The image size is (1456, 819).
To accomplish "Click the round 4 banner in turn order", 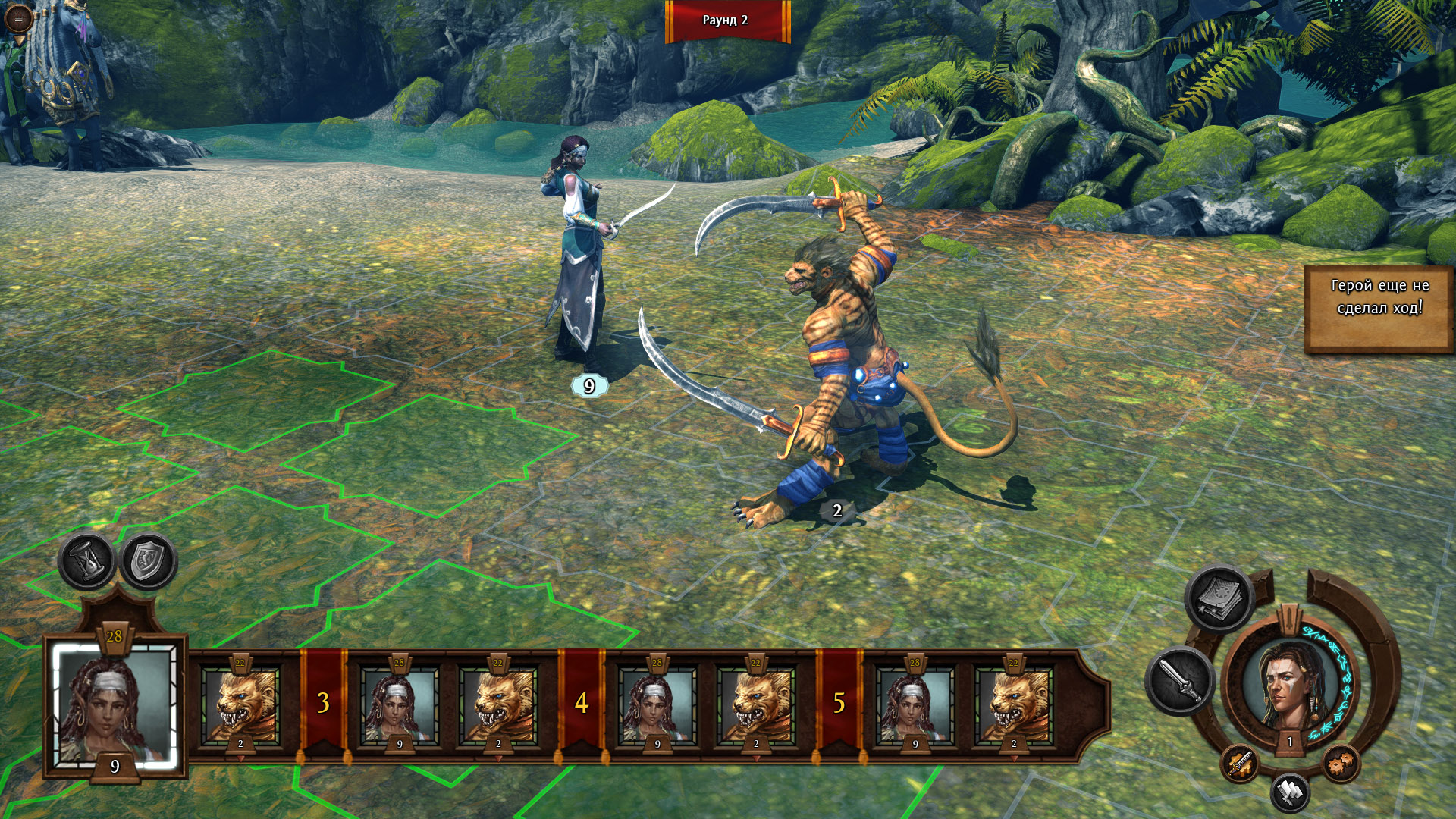I will click(x=581, y=704).
